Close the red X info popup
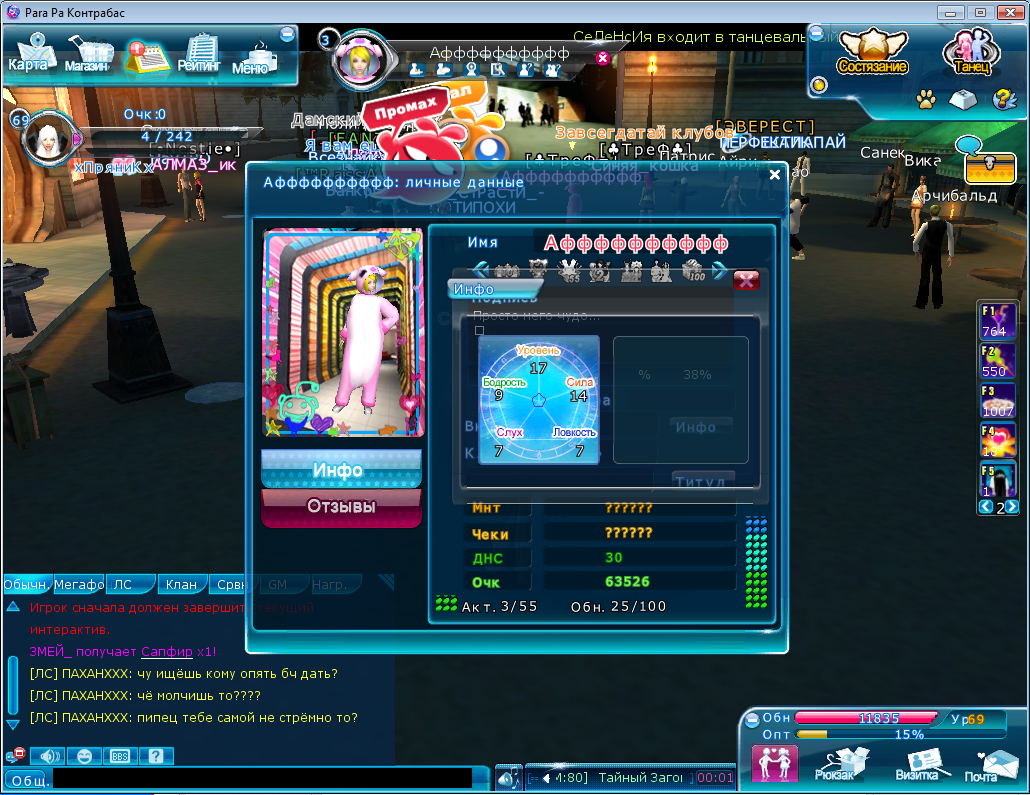The height and width of the screenshot is (795, 1030). (x=746, y=280)
